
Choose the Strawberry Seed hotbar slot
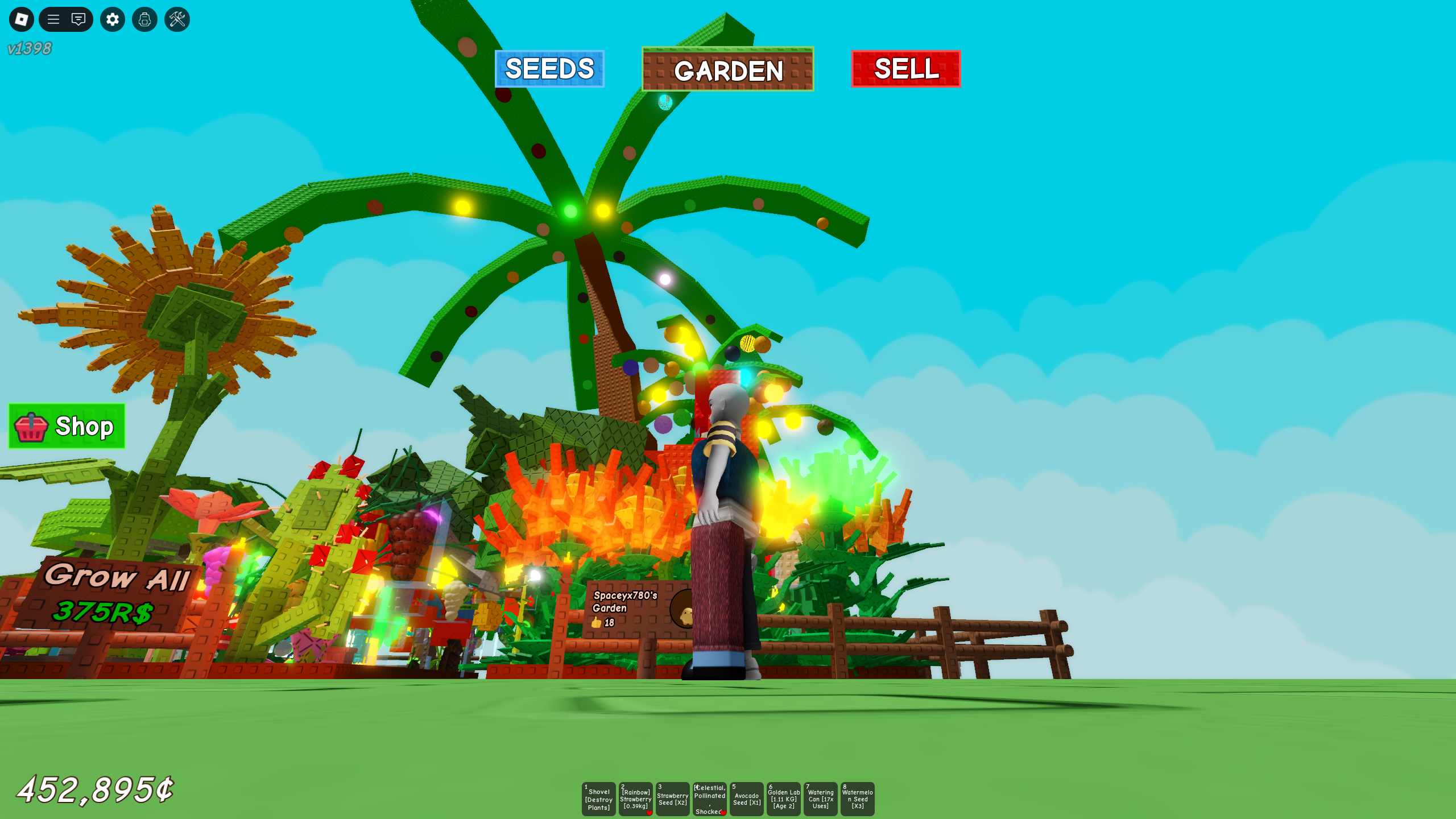(x=672, y=799)
